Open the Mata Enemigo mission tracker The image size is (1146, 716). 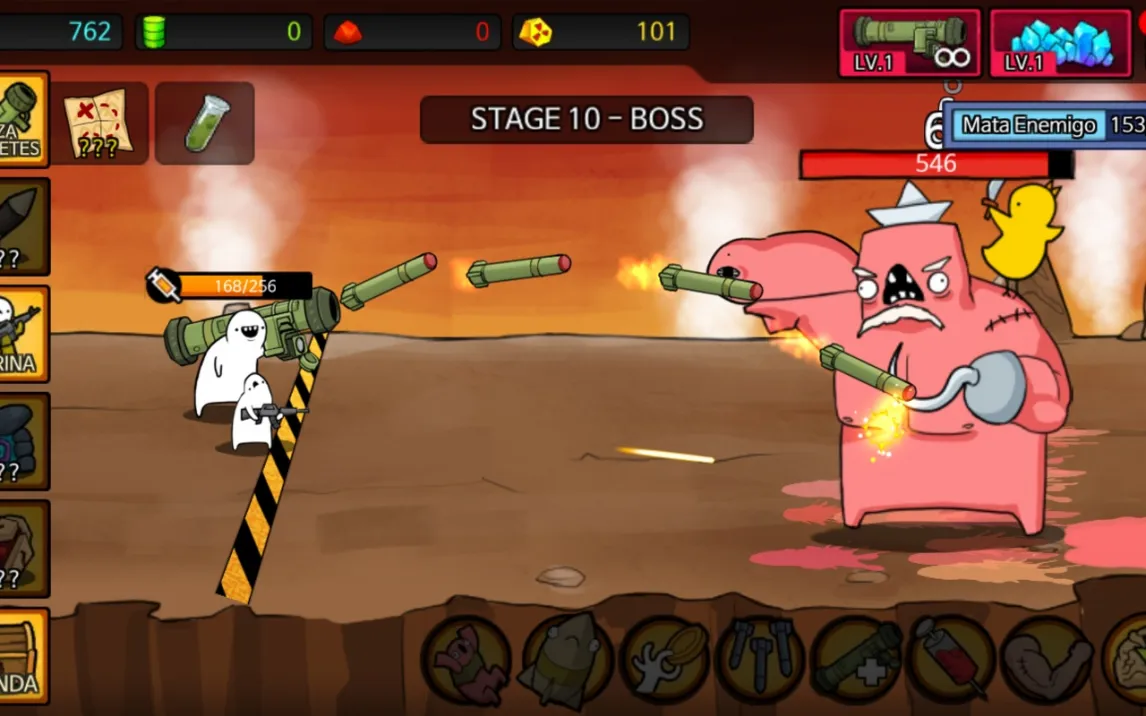click(1040, 125)
